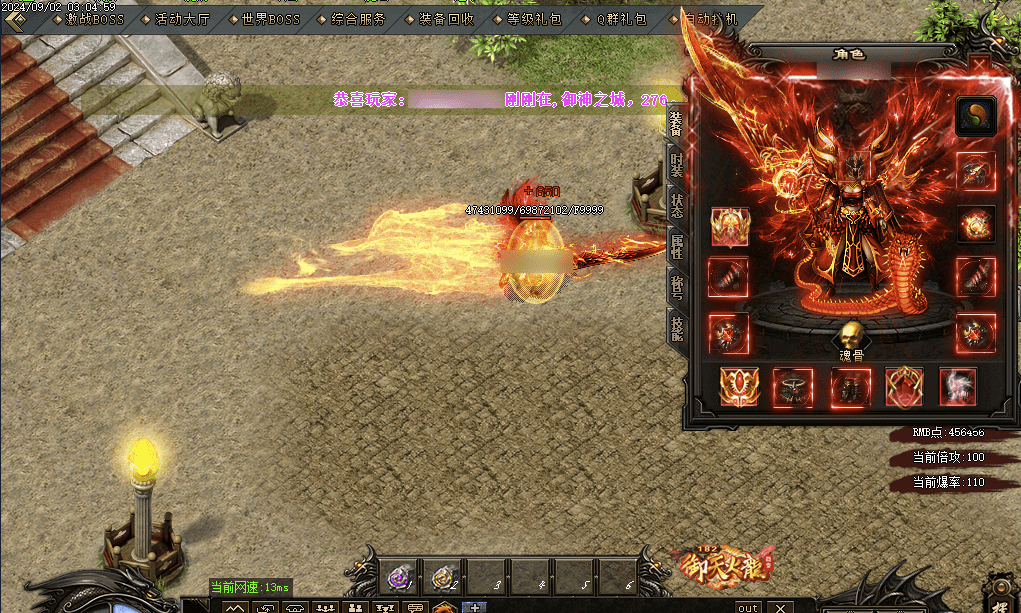Use the orange swirl item in hotbar slot 2
1021x613 pixels.
point(443,577)
